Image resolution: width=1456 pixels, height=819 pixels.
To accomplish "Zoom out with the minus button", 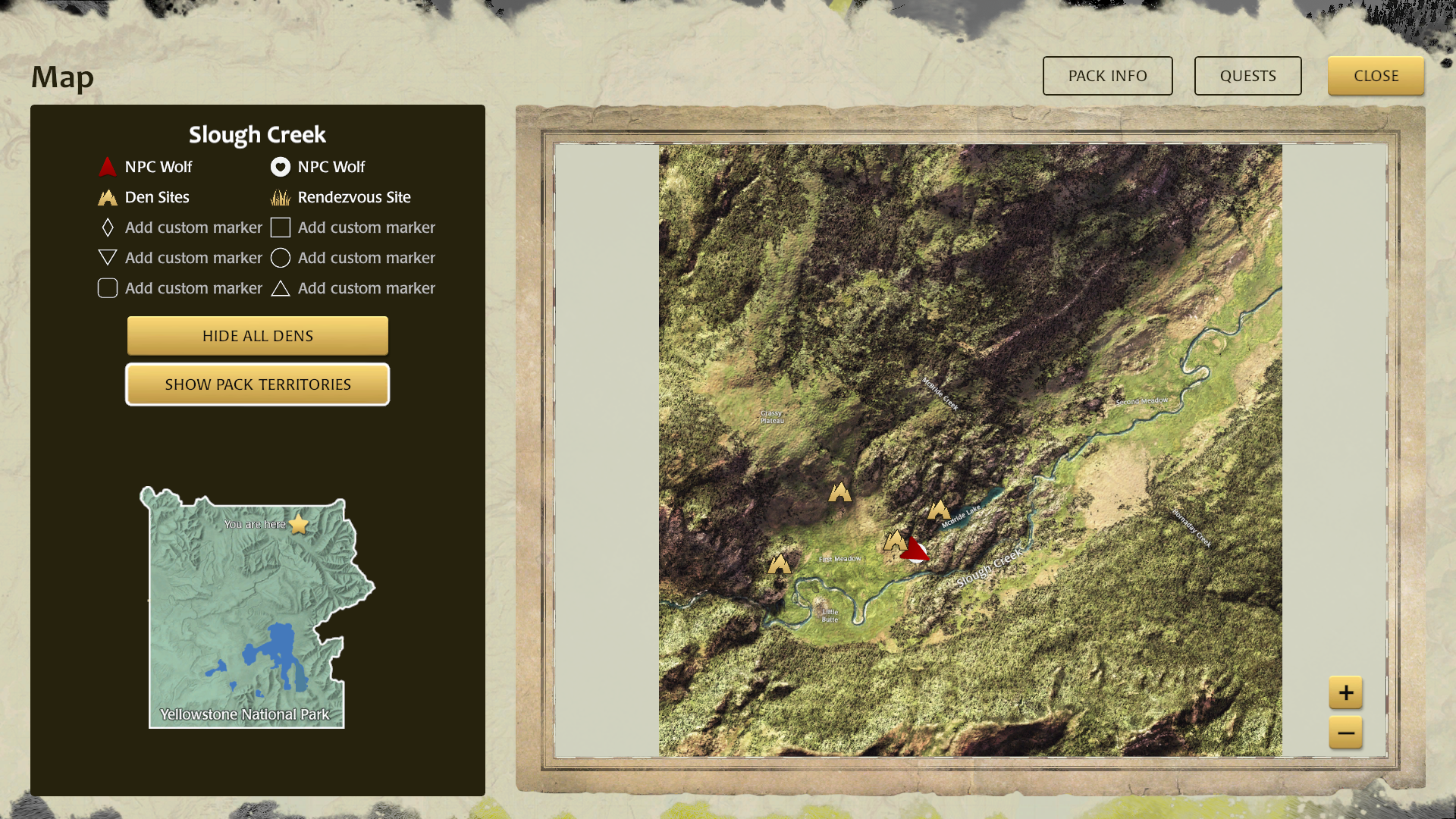I will 1345,733.
